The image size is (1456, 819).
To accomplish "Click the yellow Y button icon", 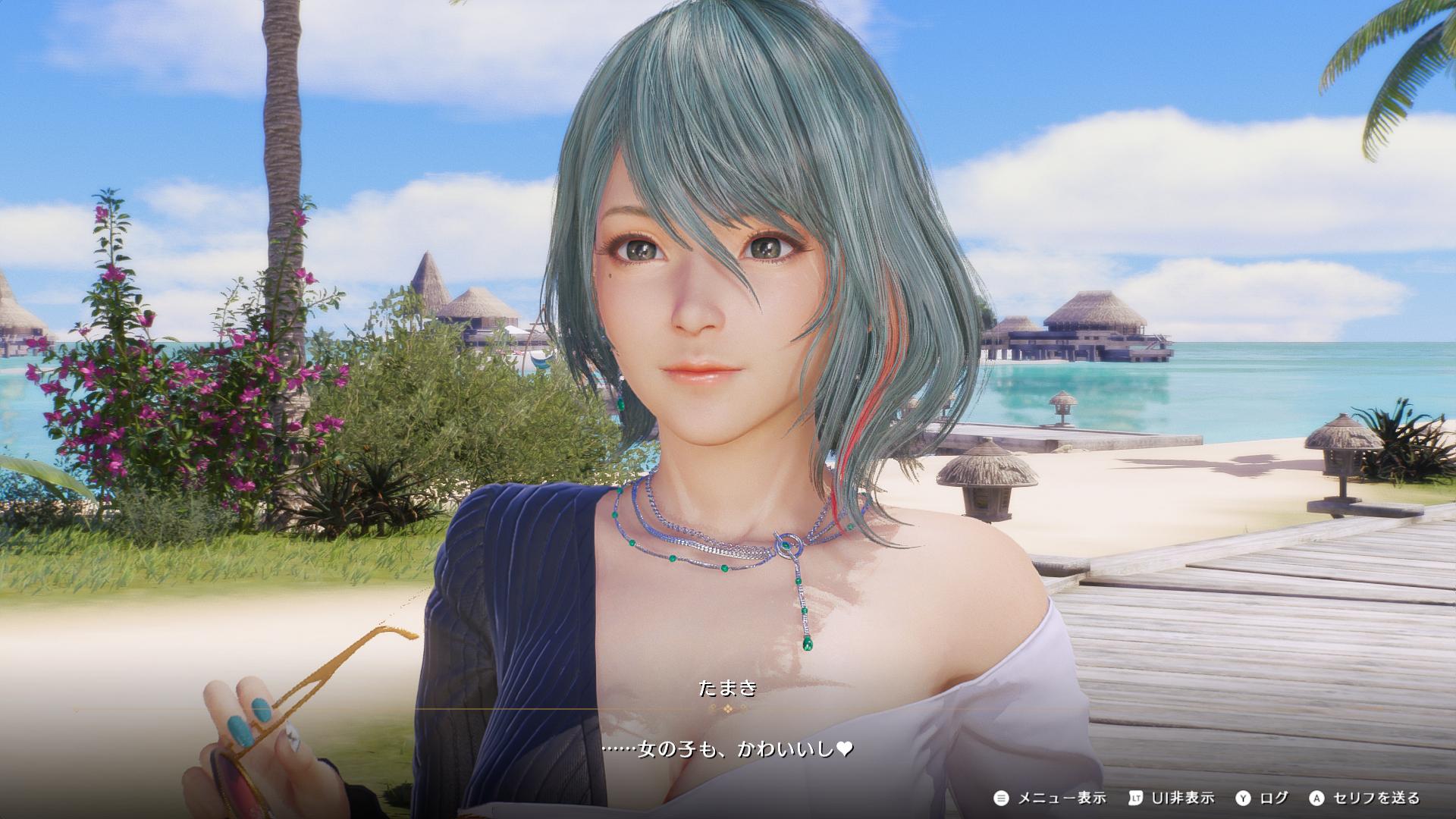I will tap(1243, 799).
